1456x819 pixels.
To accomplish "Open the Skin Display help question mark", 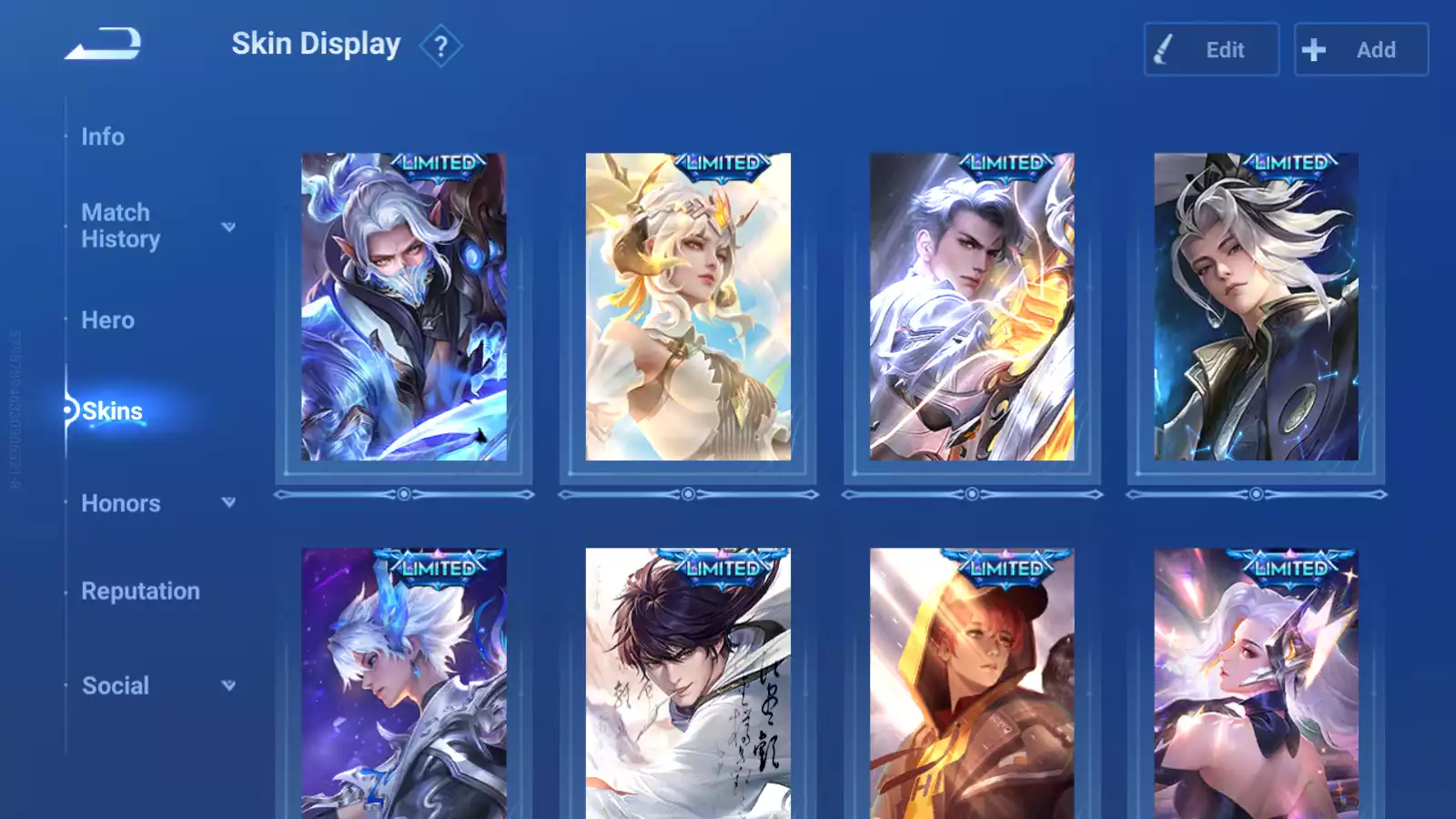I will pos(440,46).
